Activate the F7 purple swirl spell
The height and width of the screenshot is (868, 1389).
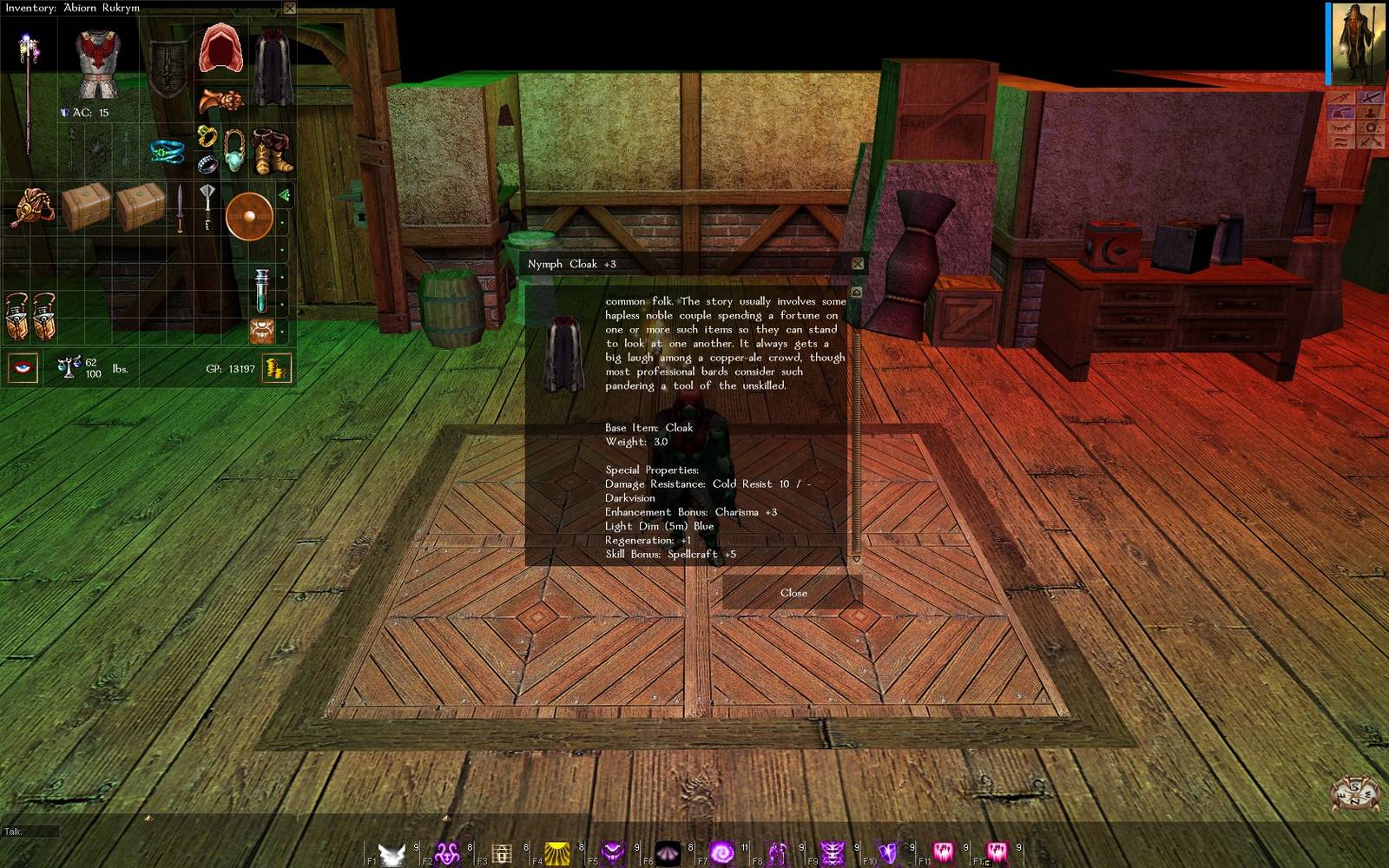click(x=722, y=853)
